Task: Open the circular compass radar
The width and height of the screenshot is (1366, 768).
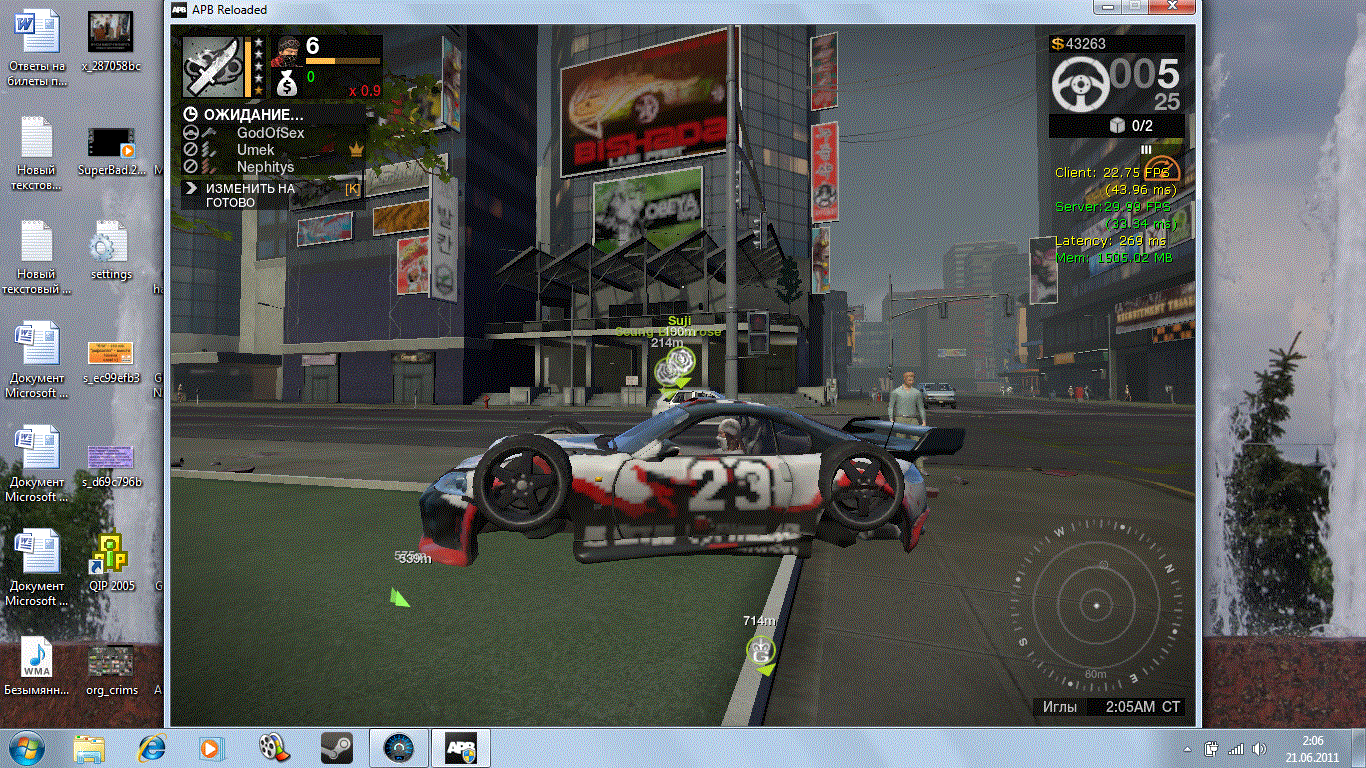Action: tap(1095, 606)
